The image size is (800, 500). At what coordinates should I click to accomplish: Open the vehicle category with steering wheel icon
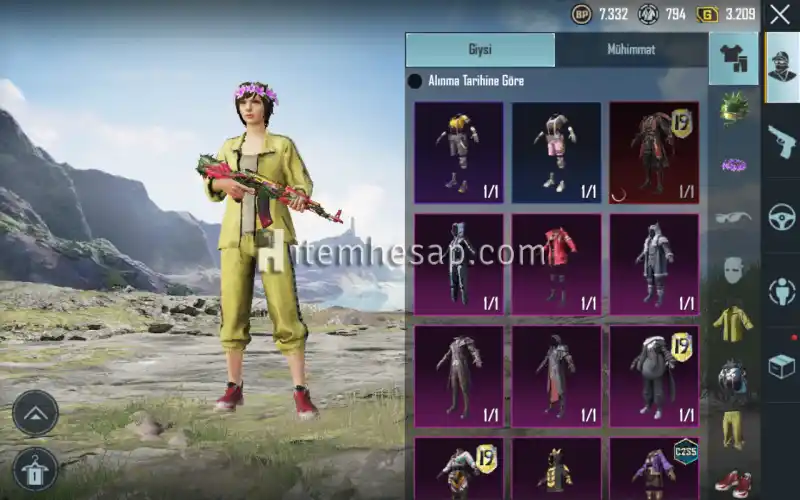[x=781, y=217]
